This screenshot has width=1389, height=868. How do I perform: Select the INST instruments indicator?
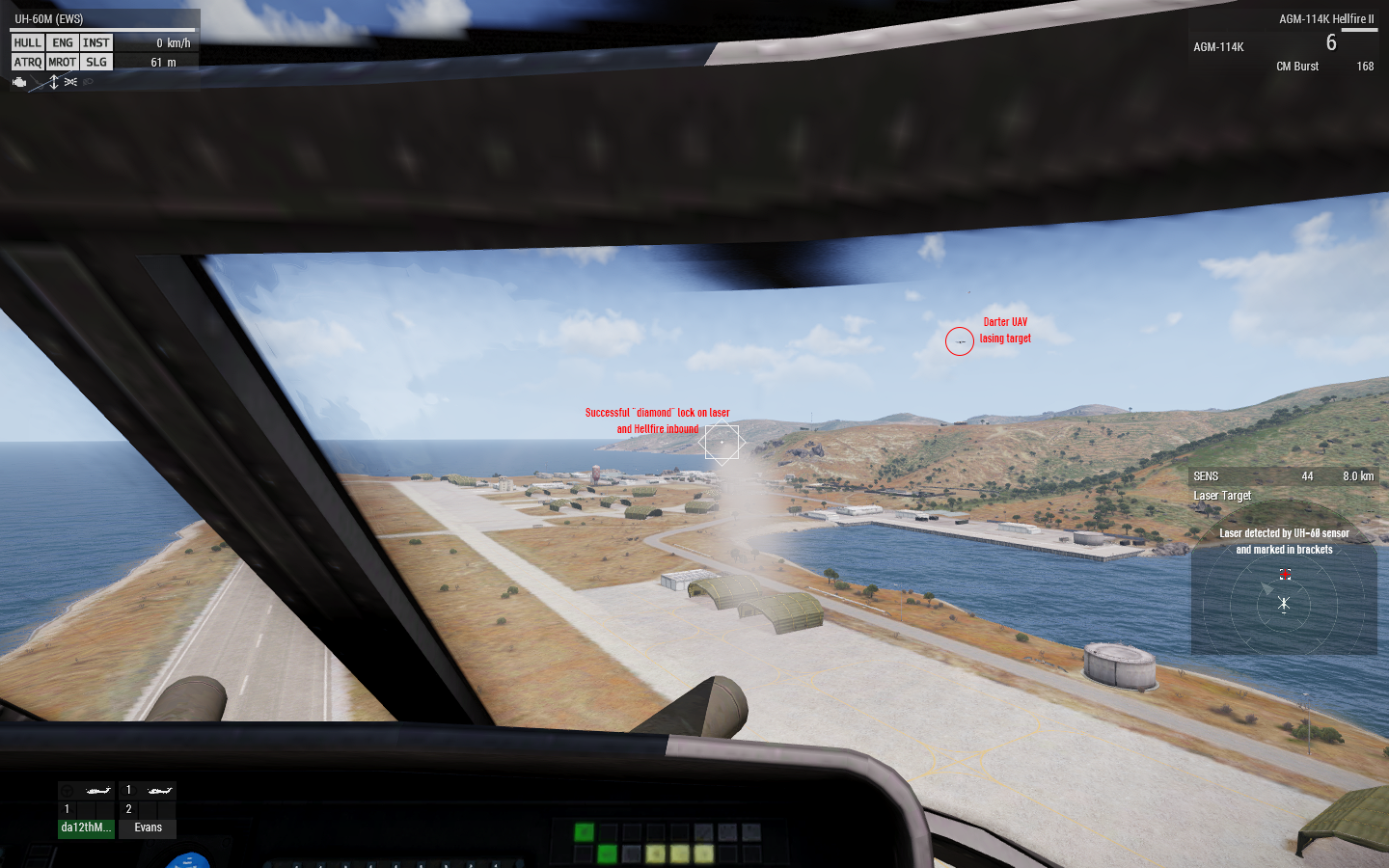pyautogui.click(x=95, y=42)
